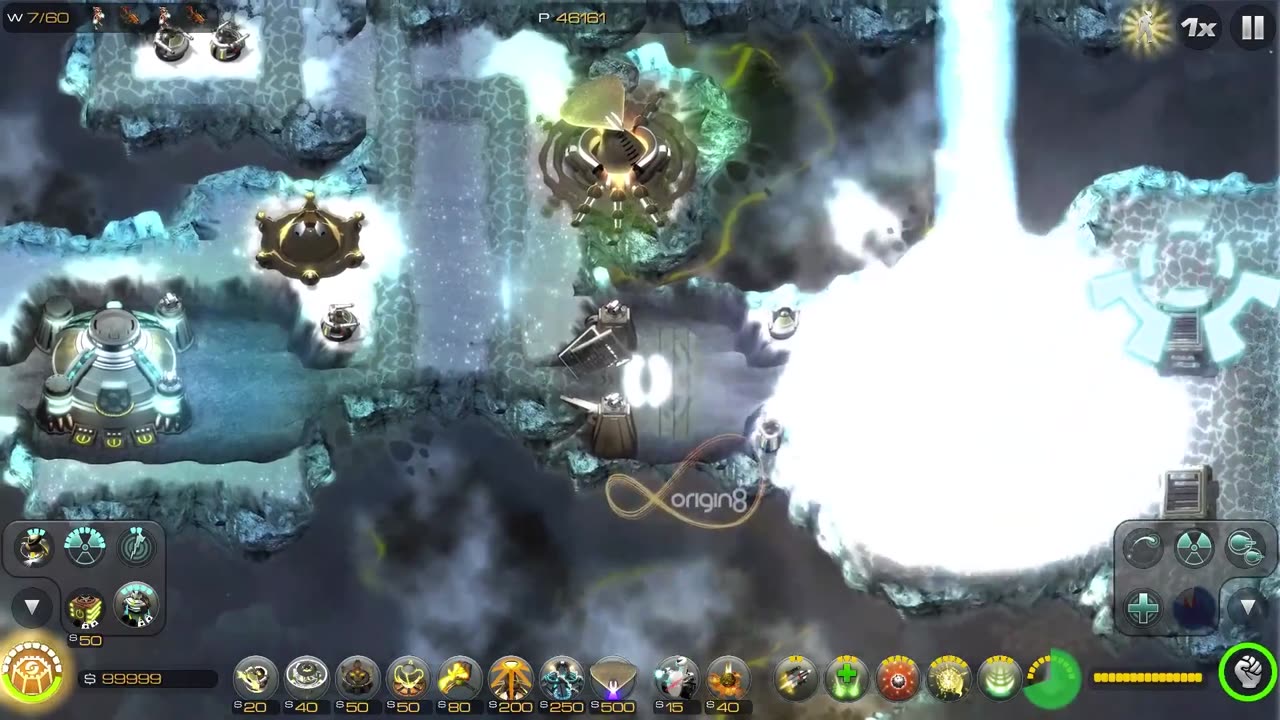Choose the $250 tower

pos(562,678)
